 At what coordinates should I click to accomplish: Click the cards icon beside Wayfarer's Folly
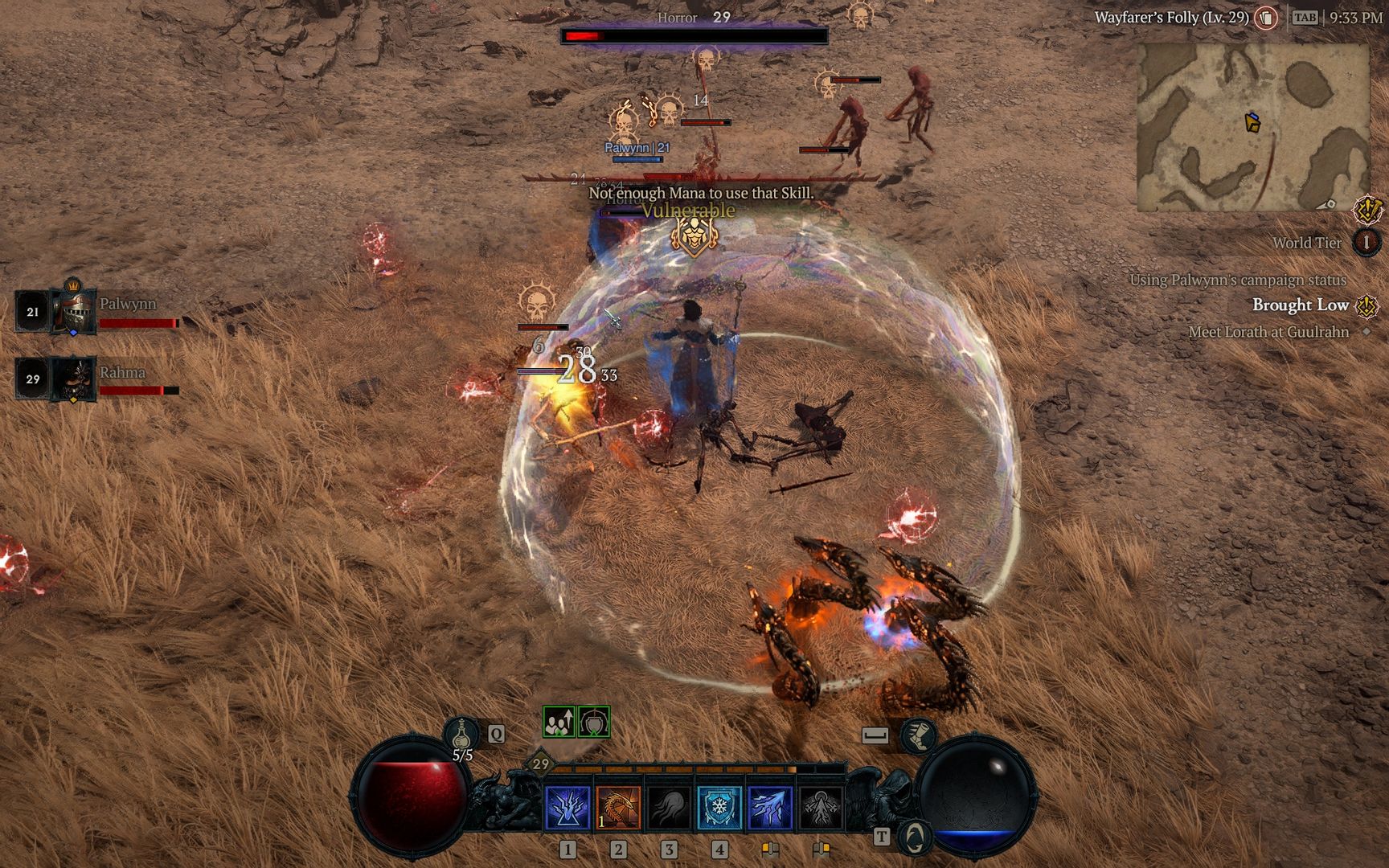click(x=1267, y=18)
